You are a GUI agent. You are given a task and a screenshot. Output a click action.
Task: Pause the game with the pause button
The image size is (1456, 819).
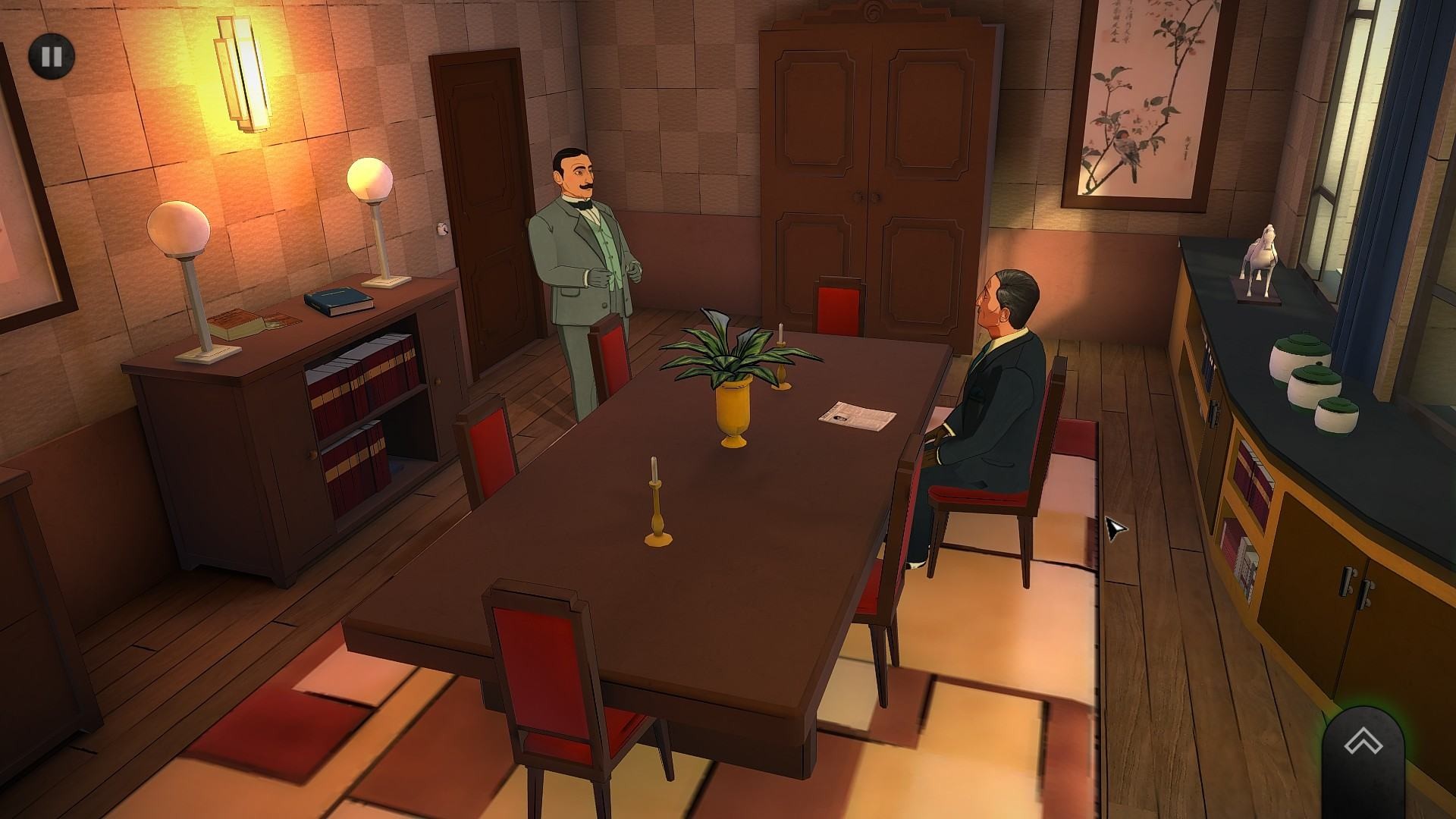point(52,56)
